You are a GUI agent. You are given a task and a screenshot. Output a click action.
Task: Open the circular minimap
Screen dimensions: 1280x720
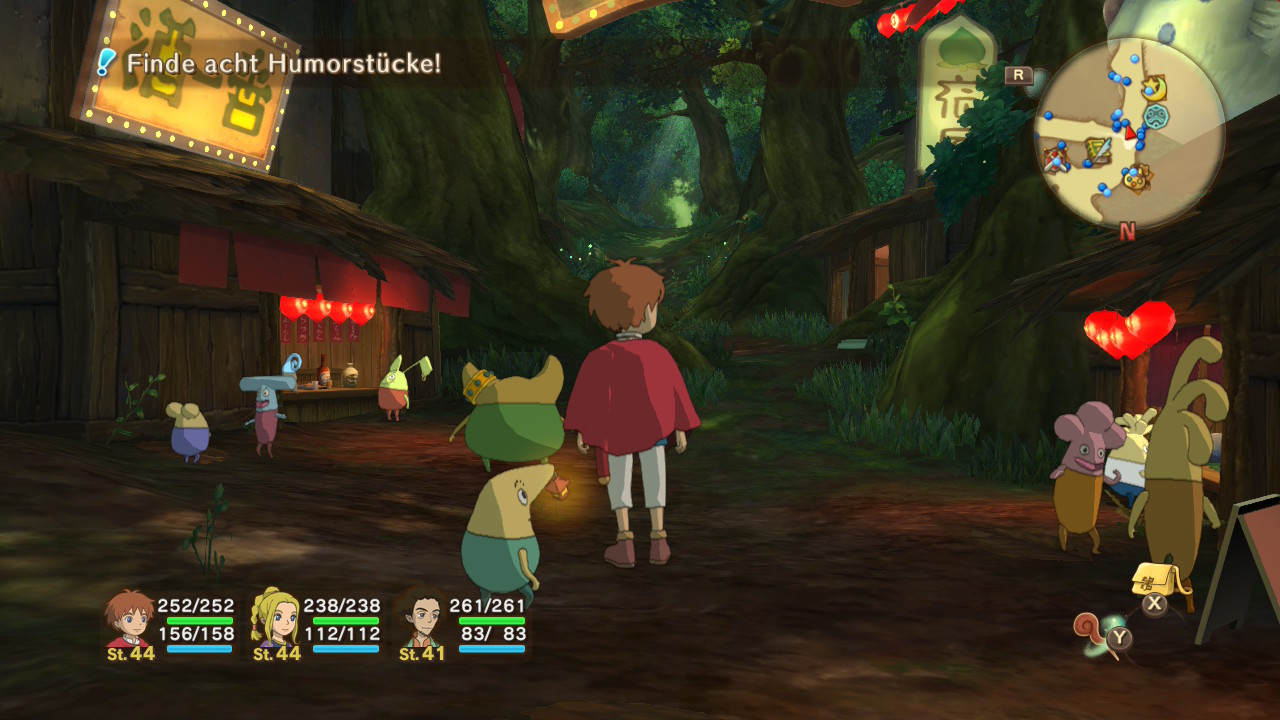(1129, 133)
